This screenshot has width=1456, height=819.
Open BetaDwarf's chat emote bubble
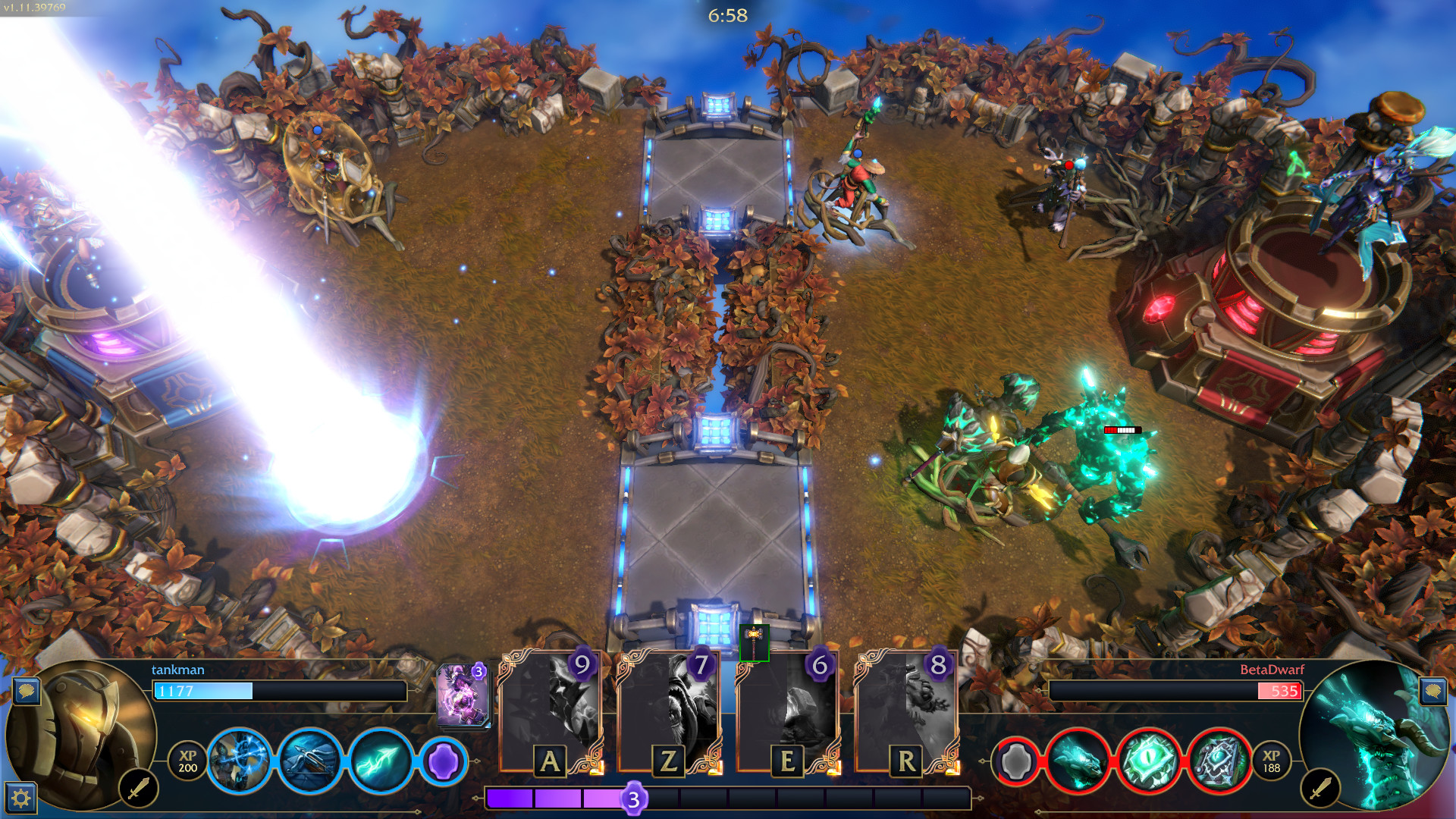(1432, 691)
